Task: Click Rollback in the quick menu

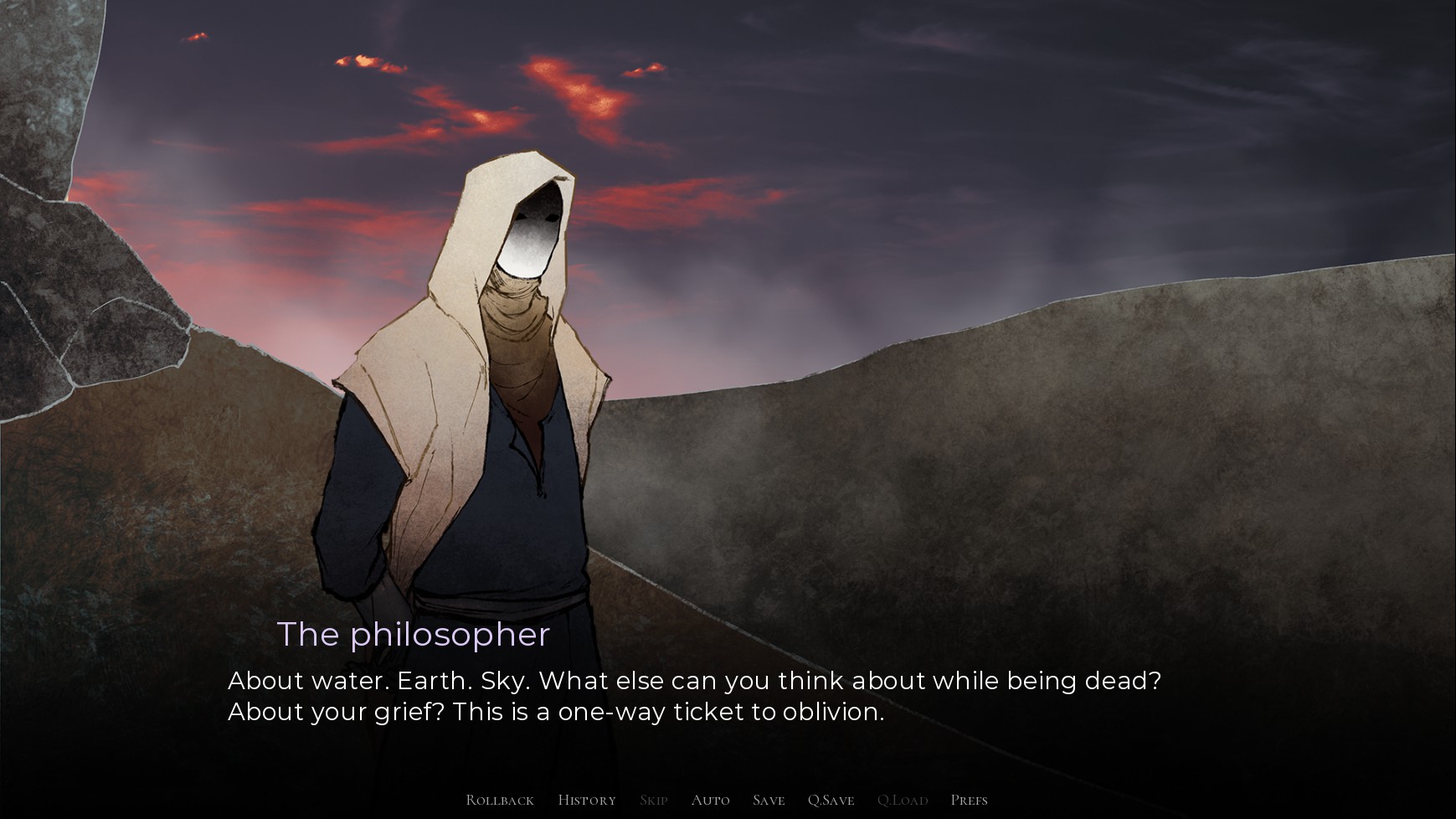Action: pos(499,800)
